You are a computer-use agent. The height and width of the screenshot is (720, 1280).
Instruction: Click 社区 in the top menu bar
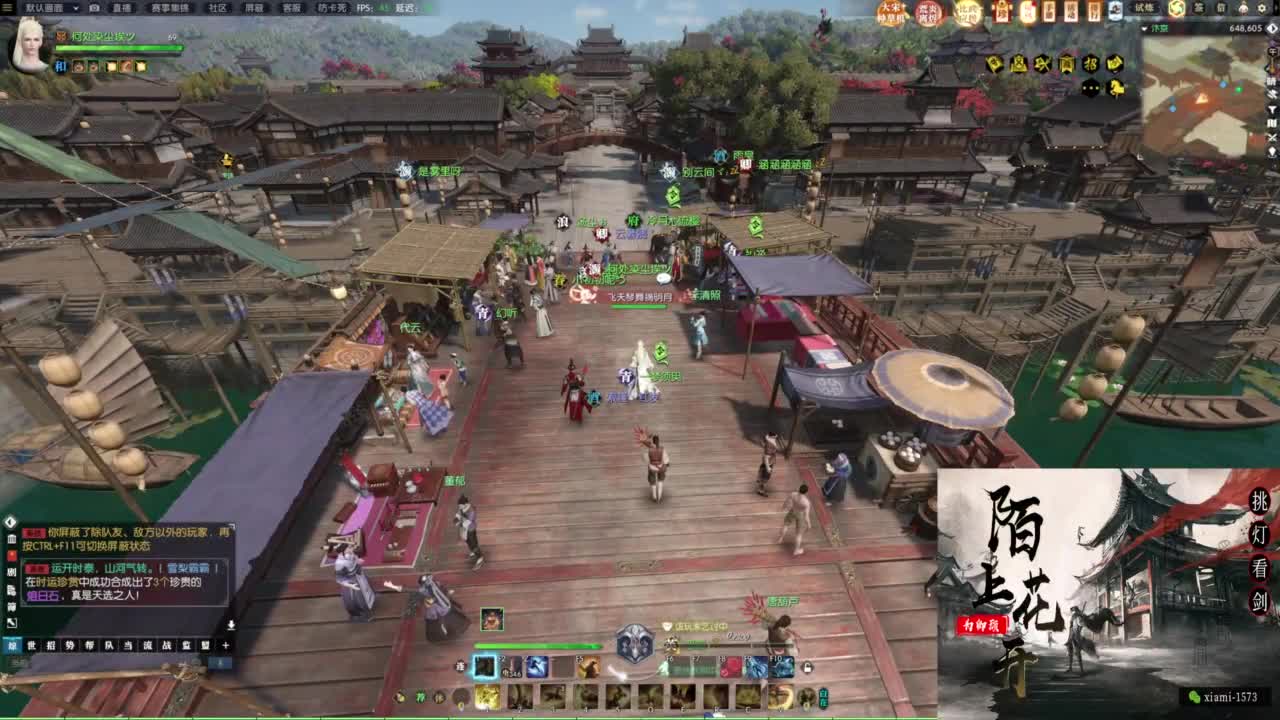pyautogui.click(x=216, y=9)
